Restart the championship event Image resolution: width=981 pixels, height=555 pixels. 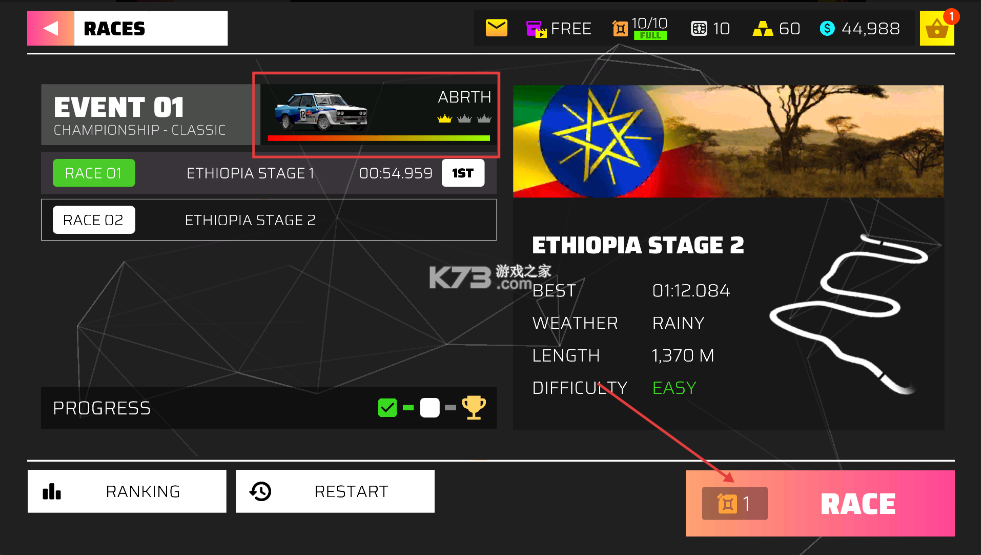pos(335,491)
